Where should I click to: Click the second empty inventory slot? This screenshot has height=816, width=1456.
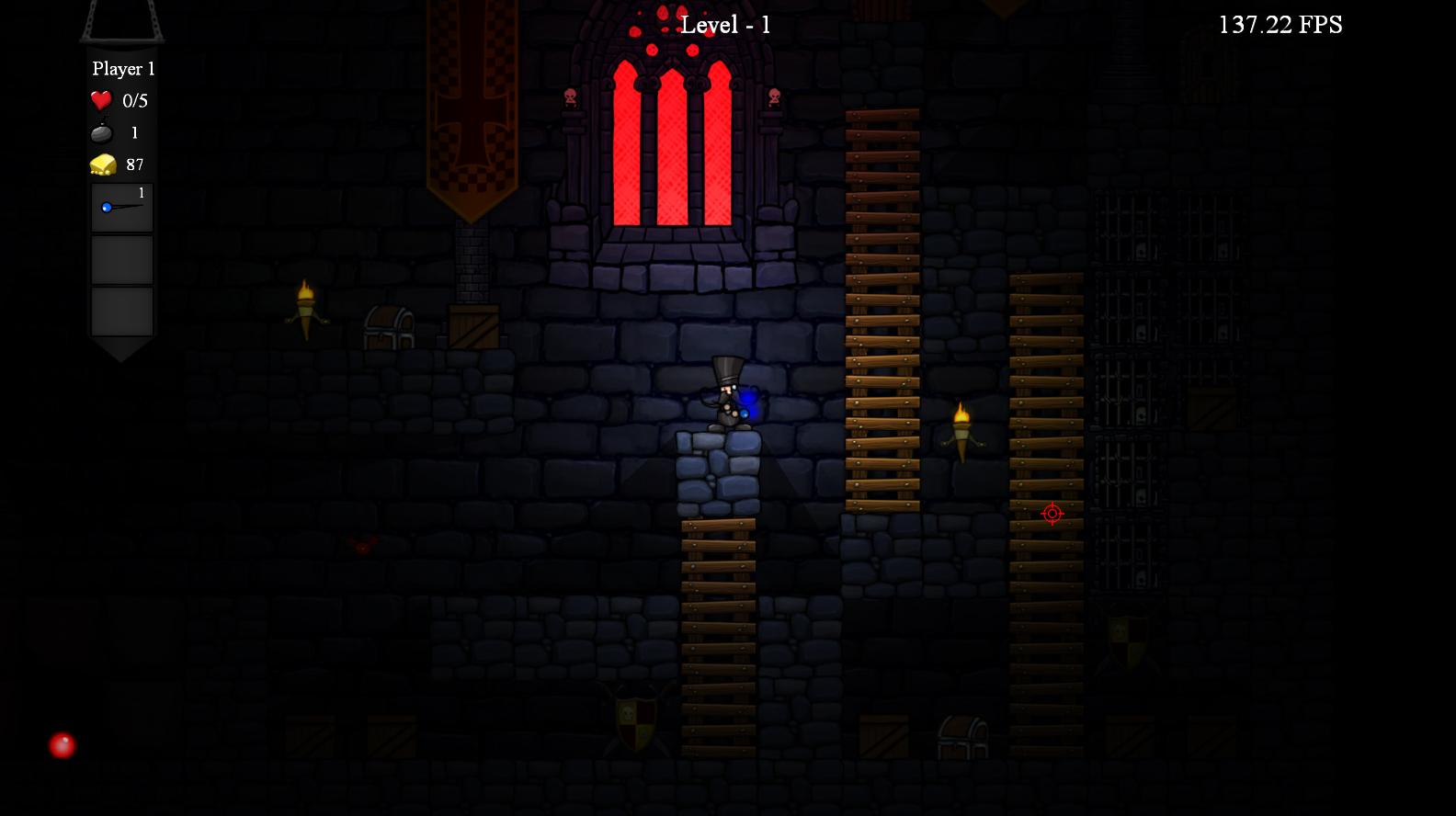tap(120, 311)
